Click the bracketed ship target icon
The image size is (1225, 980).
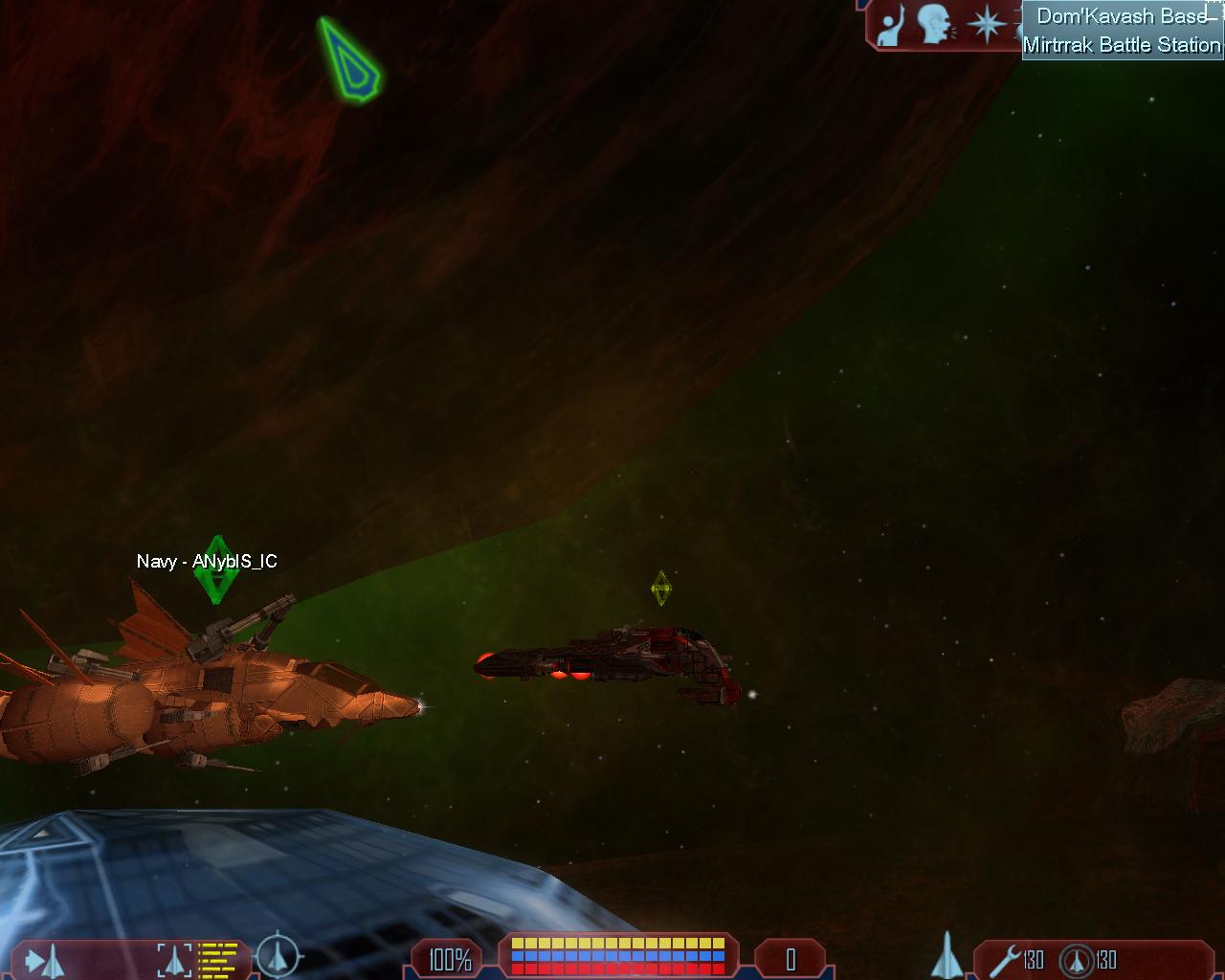[x=174, y=959]
